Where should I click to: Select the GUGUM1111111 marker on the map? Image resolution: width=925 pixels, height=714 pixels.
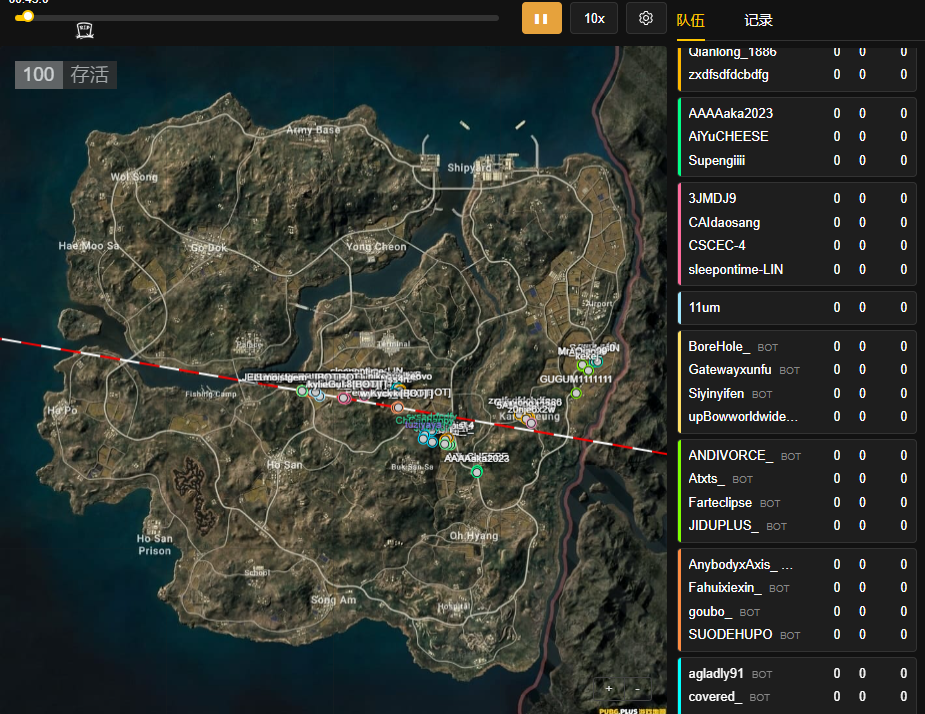(x=576, y=393)
